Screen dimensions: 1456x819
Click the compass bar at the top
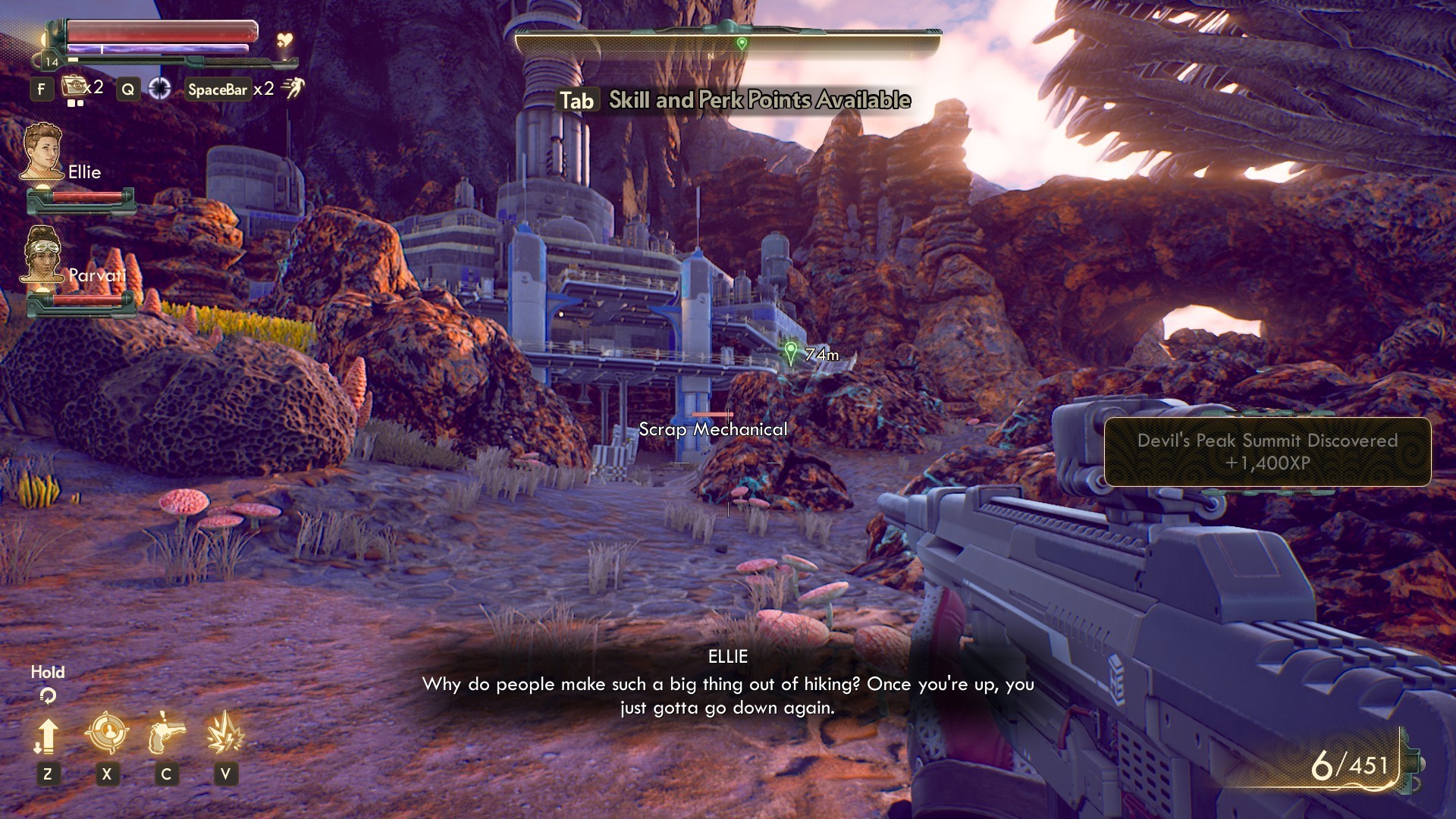(x=727, y=44)
